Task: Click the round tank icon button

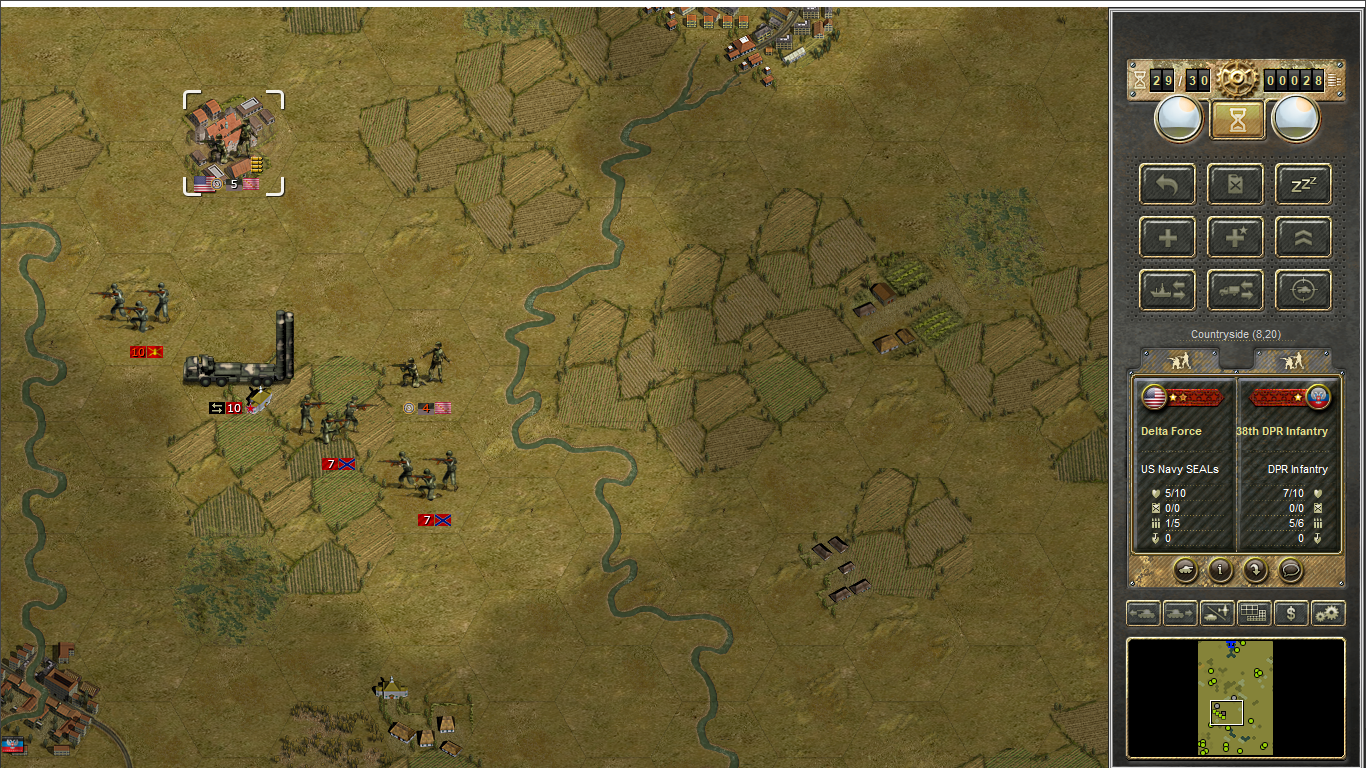Action: (x=1185, y=570)
